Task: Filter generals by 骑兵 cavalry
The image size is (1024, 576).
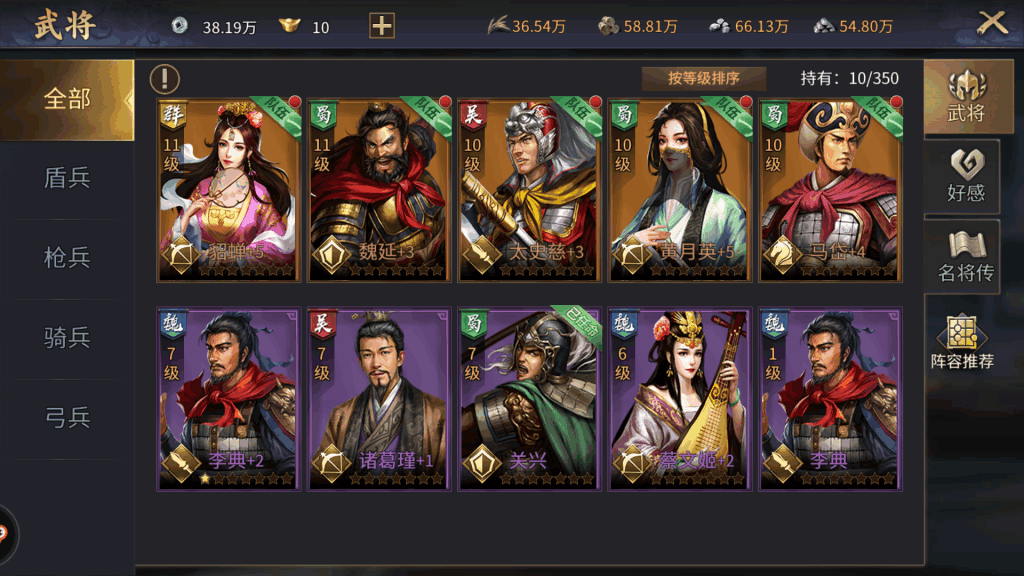Action: click(x=67, y=338)
